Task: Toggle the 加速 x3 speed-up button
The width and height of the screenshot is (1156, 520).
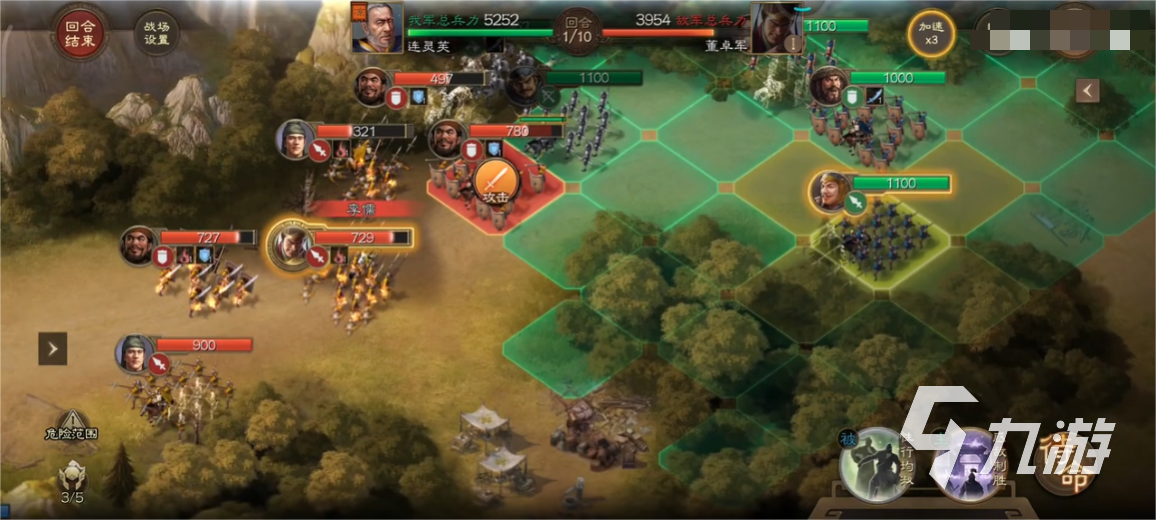Action: pos(930,34)
